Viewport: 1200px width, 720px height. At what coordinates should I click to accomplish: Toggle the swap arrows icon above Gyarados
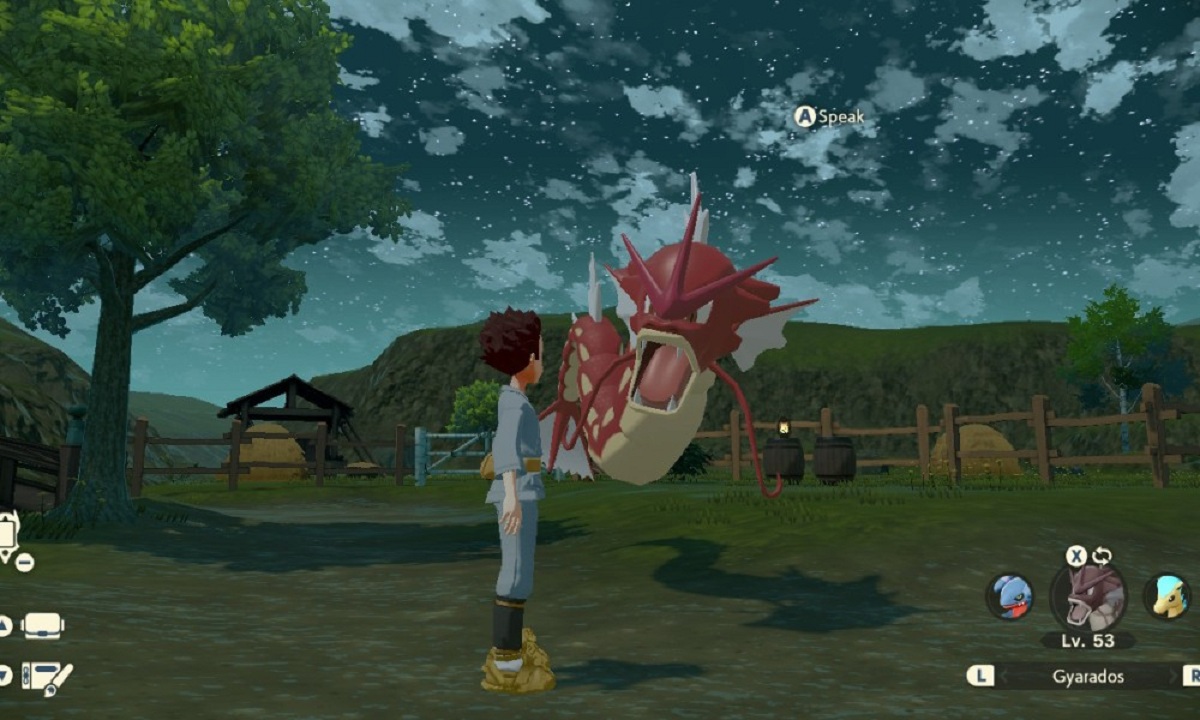point(1102,556)
